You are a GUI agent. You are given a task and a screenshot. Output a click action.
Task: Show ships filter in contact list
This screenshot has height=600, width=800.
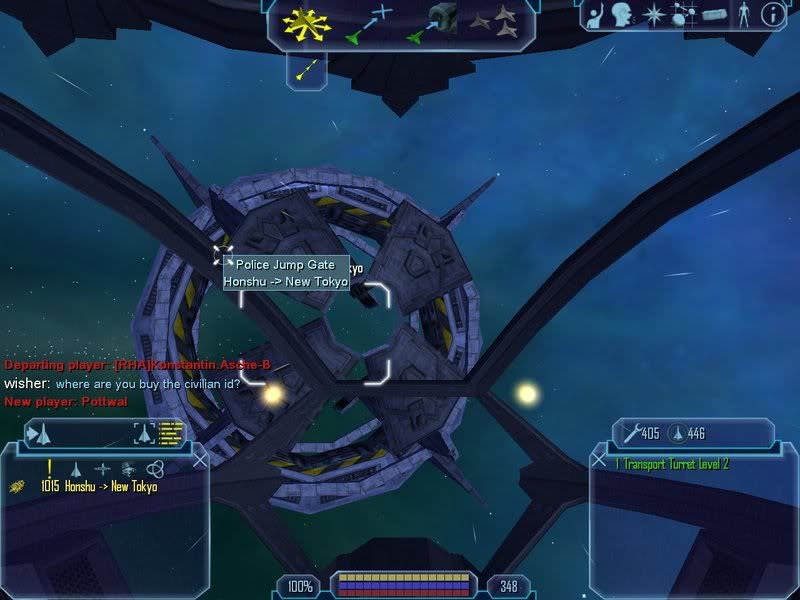pos(76,468)
